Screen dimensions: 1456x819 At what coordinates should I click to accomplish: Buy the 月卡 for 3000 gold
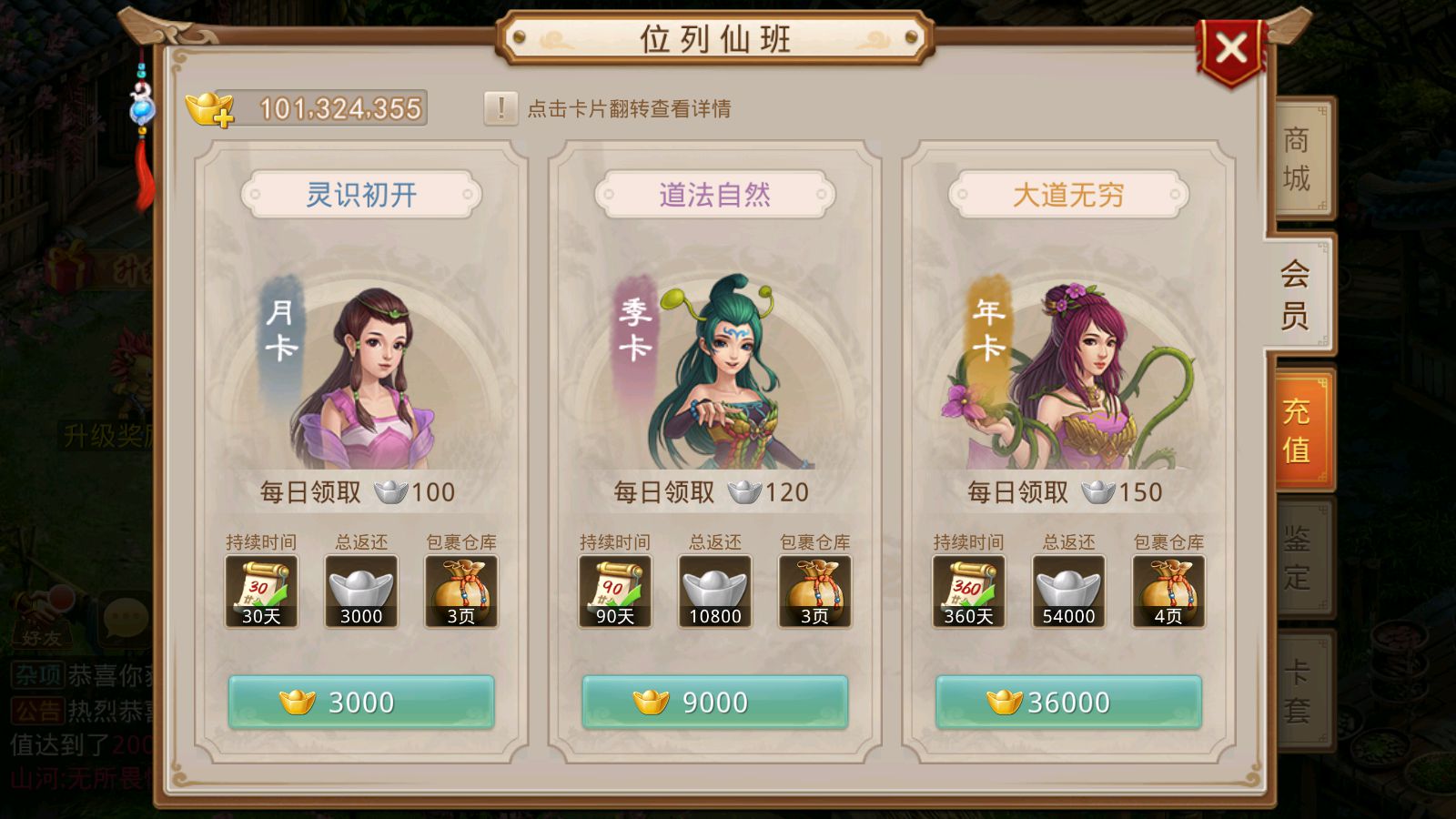coord(360,702)
